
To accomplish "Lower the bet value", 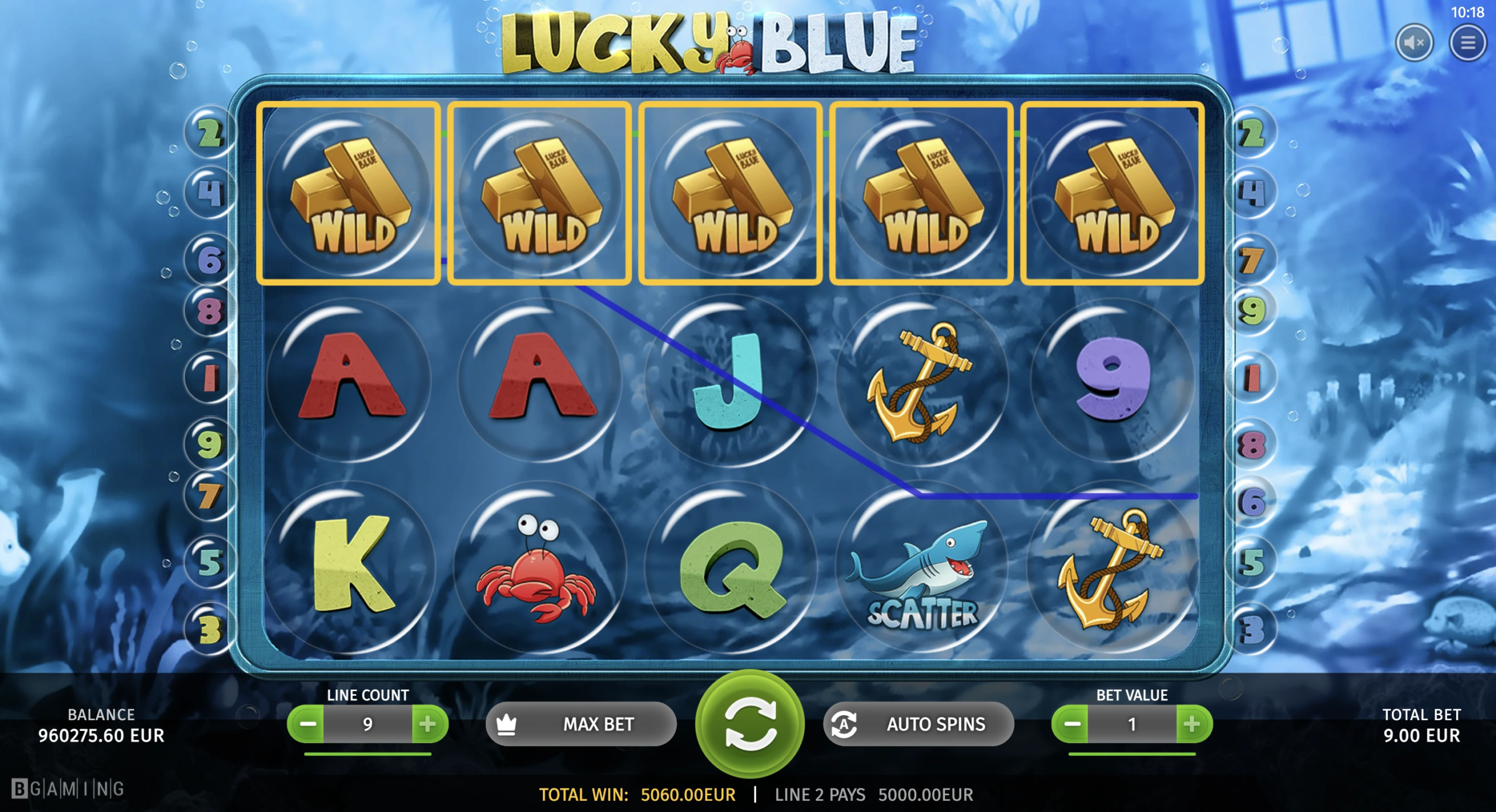I will pyautogui.click(x=1071, y=724).
